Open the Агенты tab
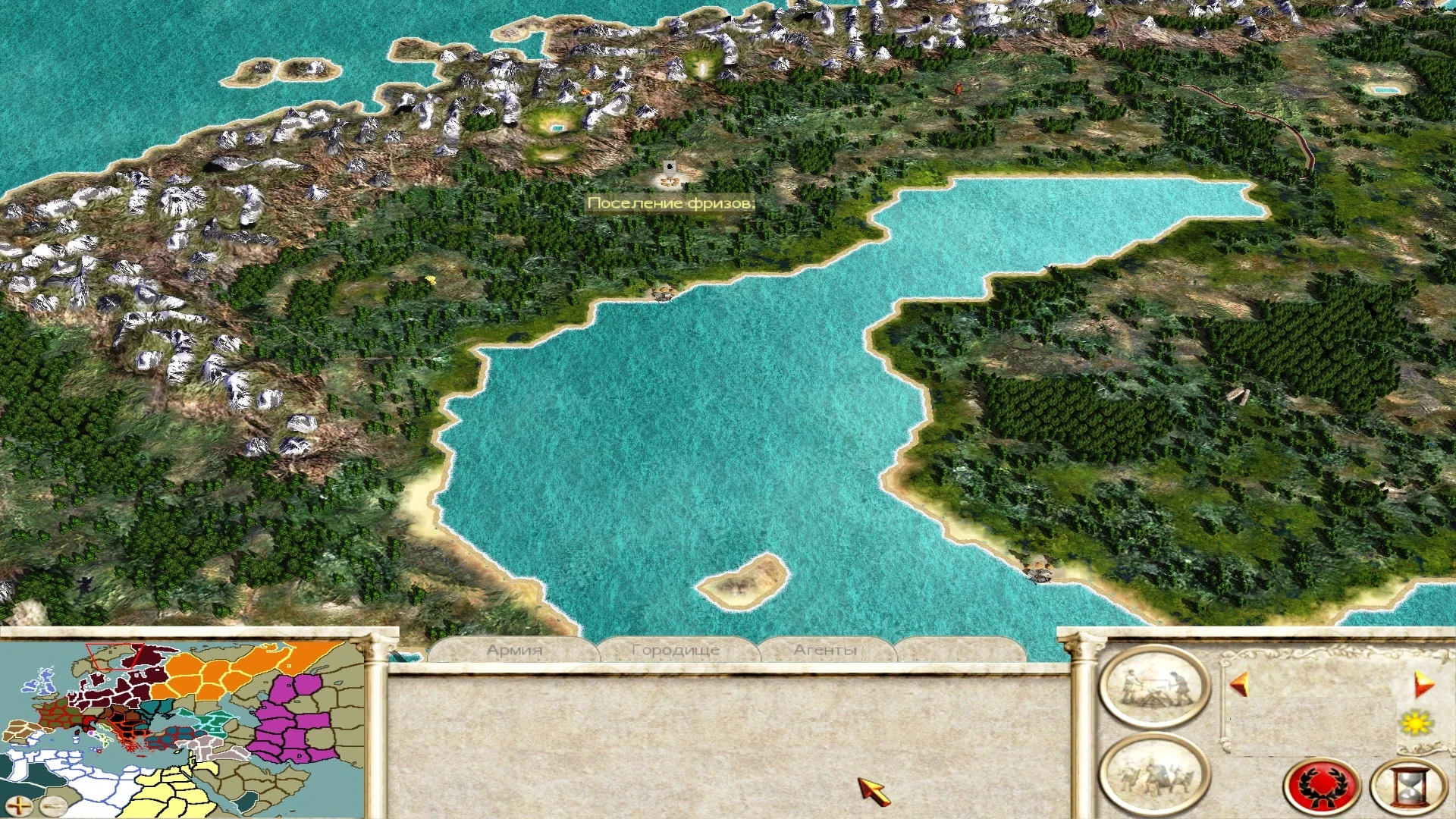1456x819 pixels. pos(827,649)
